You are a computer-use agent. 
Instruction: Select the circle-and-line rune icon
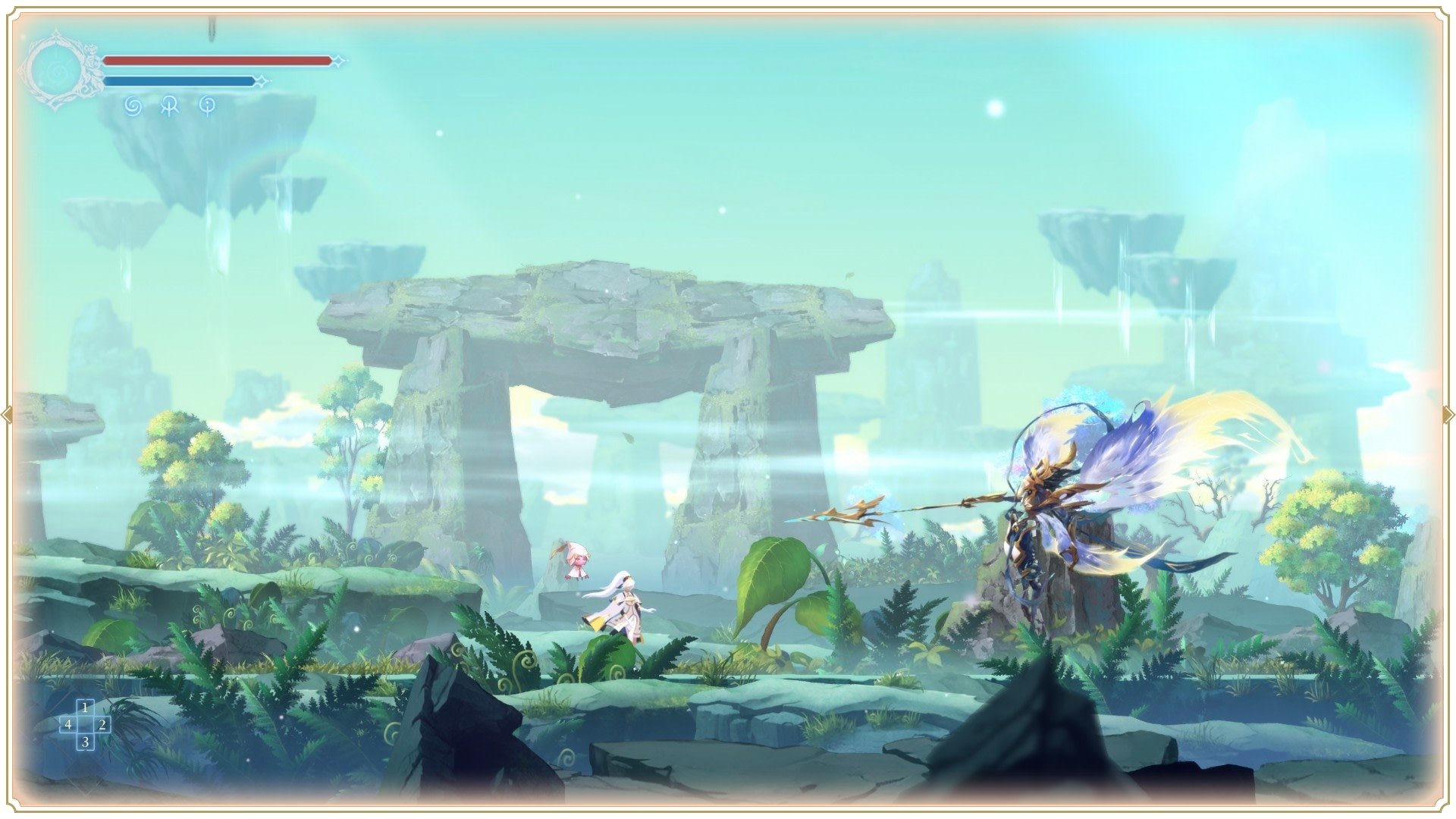point(208,107)
